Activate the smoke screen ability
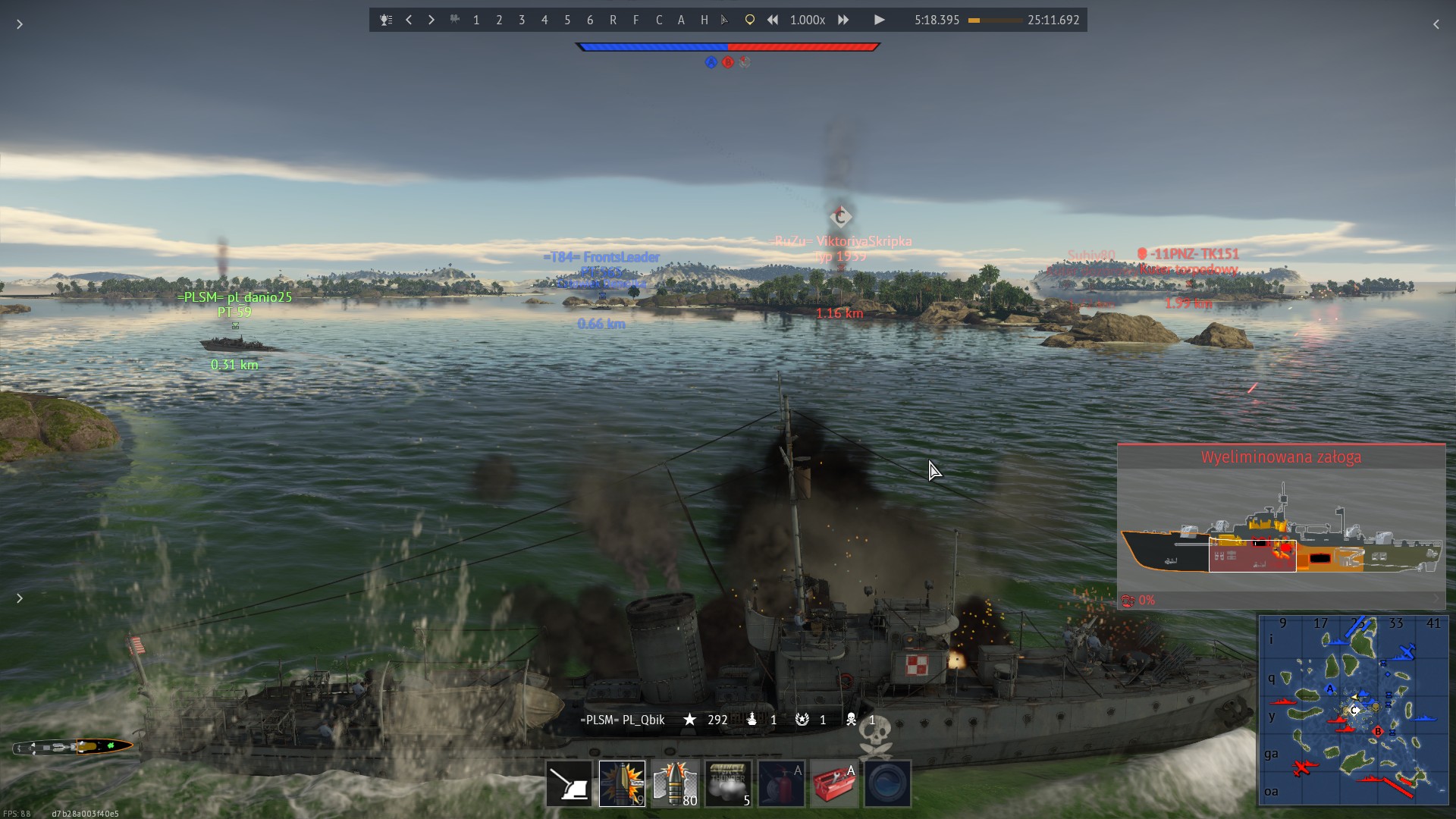 [728, 783]
